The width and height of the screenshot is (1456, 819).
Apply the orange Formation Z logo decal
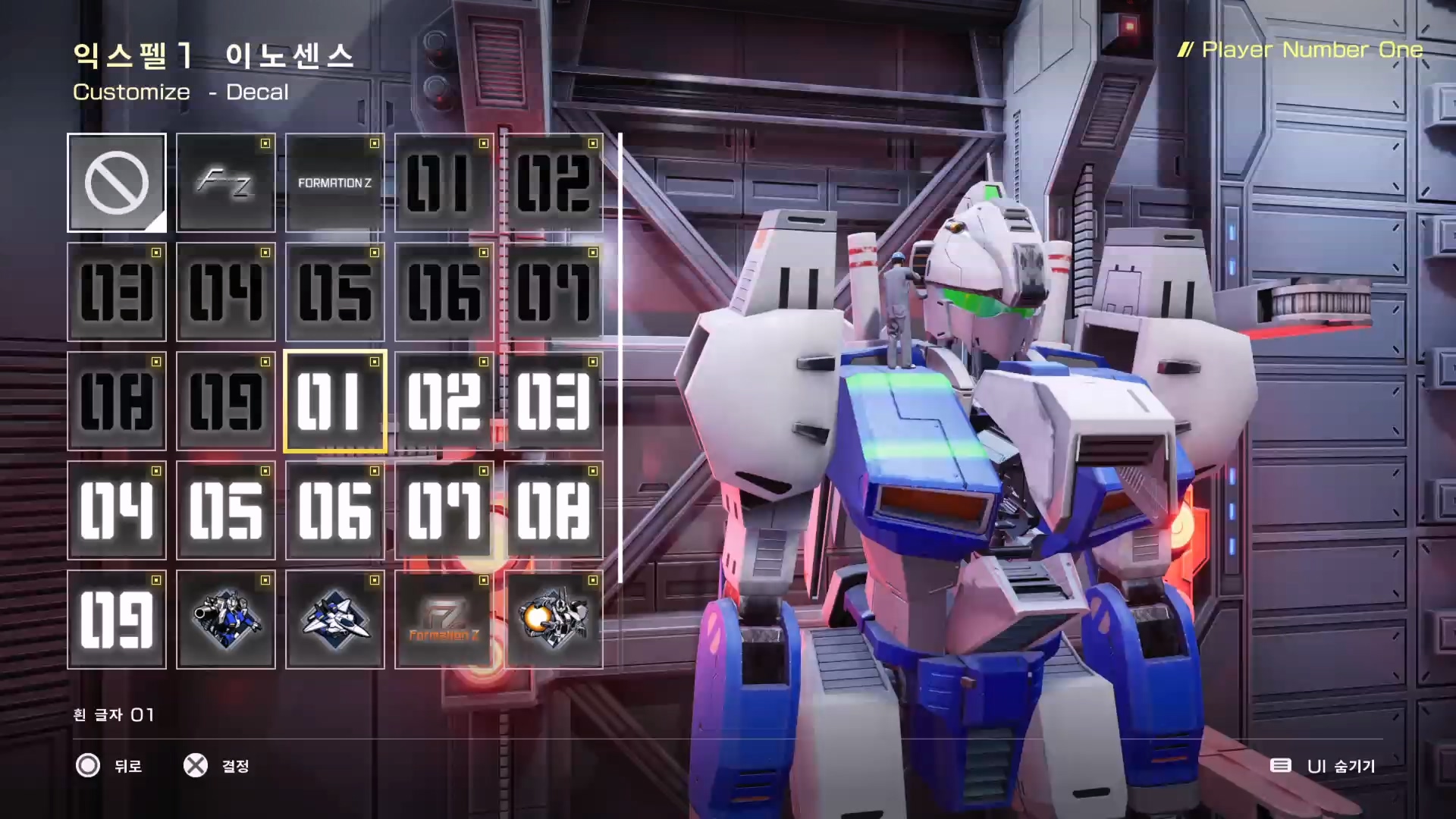444,620
